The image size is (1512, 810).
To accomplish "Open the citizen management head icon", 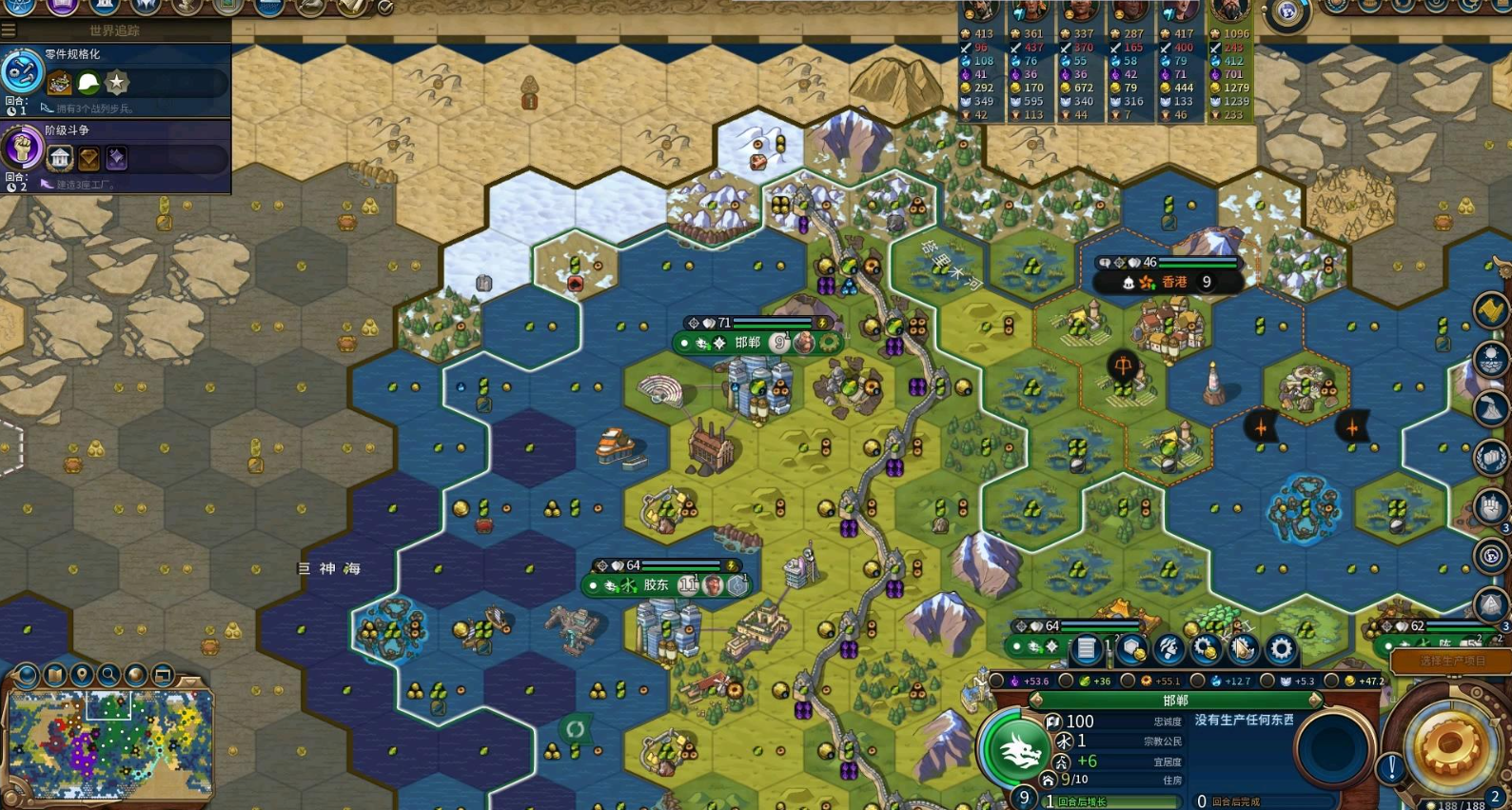I will pos(1168,649).
